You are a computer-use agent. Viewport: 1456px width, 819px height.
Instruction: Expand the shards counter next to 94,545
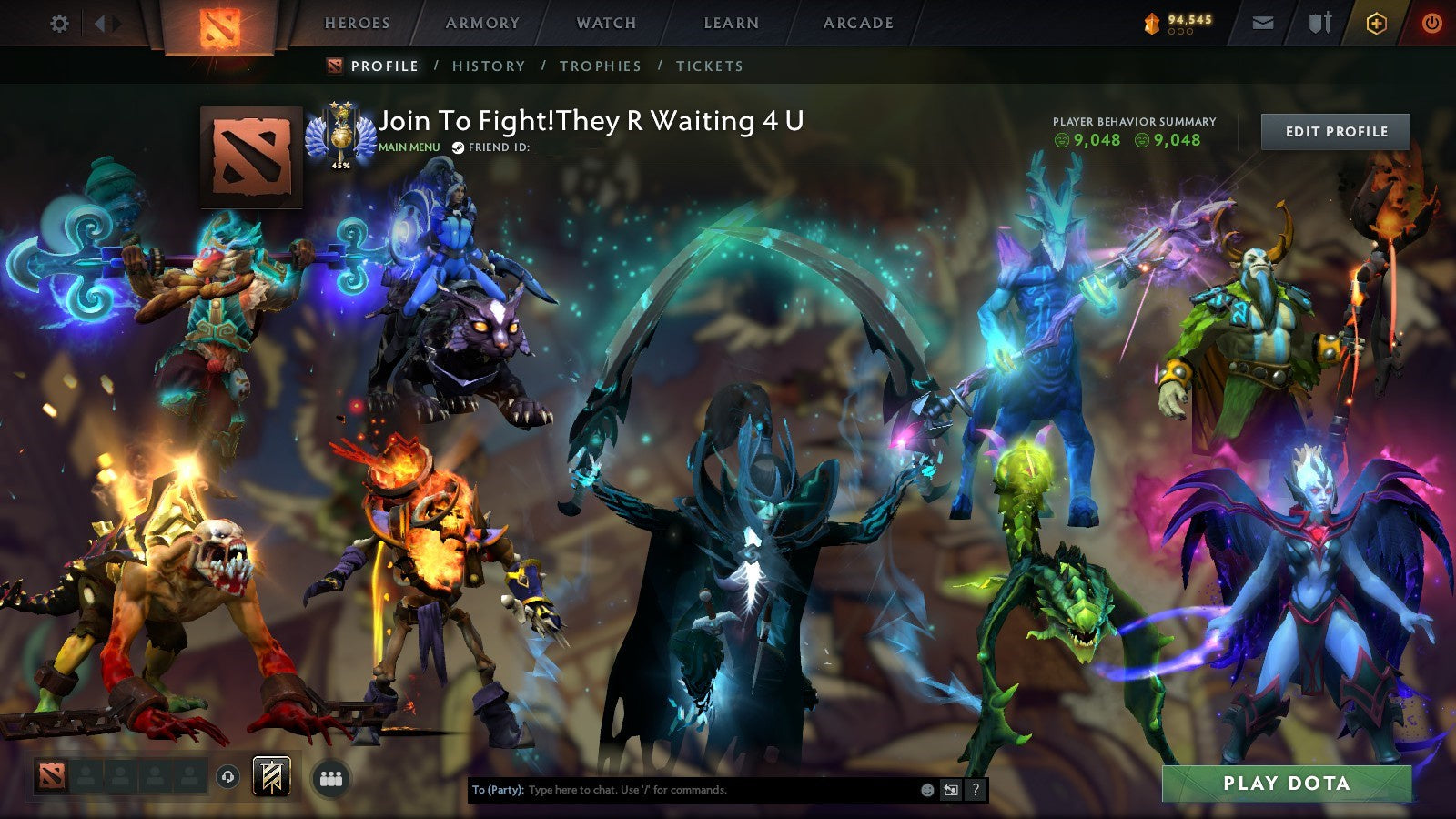1181,32
